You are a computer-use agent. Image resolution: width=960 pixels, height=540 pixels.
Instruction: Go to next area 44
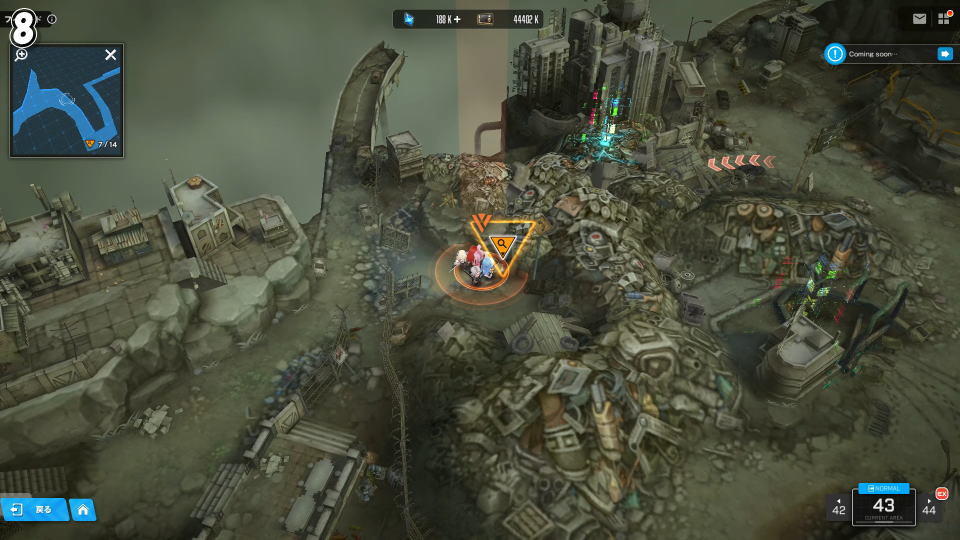tap(930, 507)
